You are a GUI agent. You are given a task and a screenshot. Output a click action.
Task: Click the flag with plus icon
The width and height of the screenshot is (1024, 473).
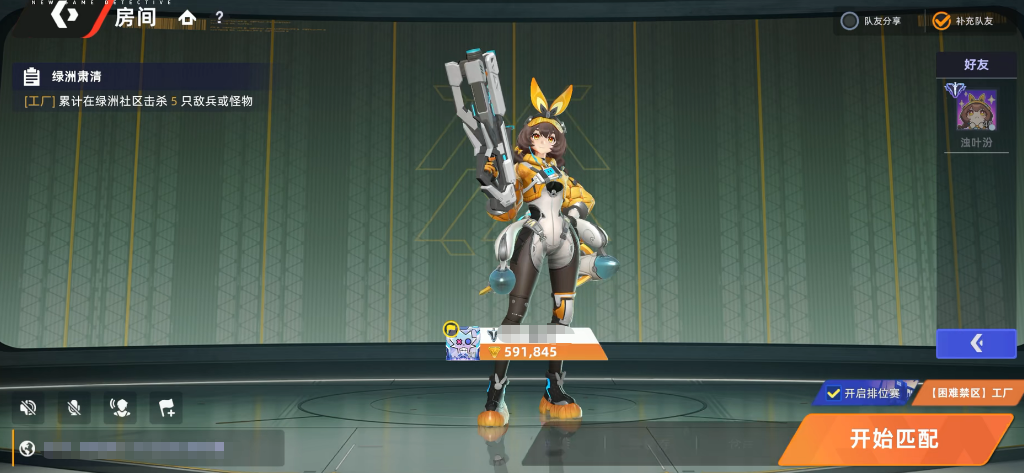pyautogui.click(x=166, y=407)
